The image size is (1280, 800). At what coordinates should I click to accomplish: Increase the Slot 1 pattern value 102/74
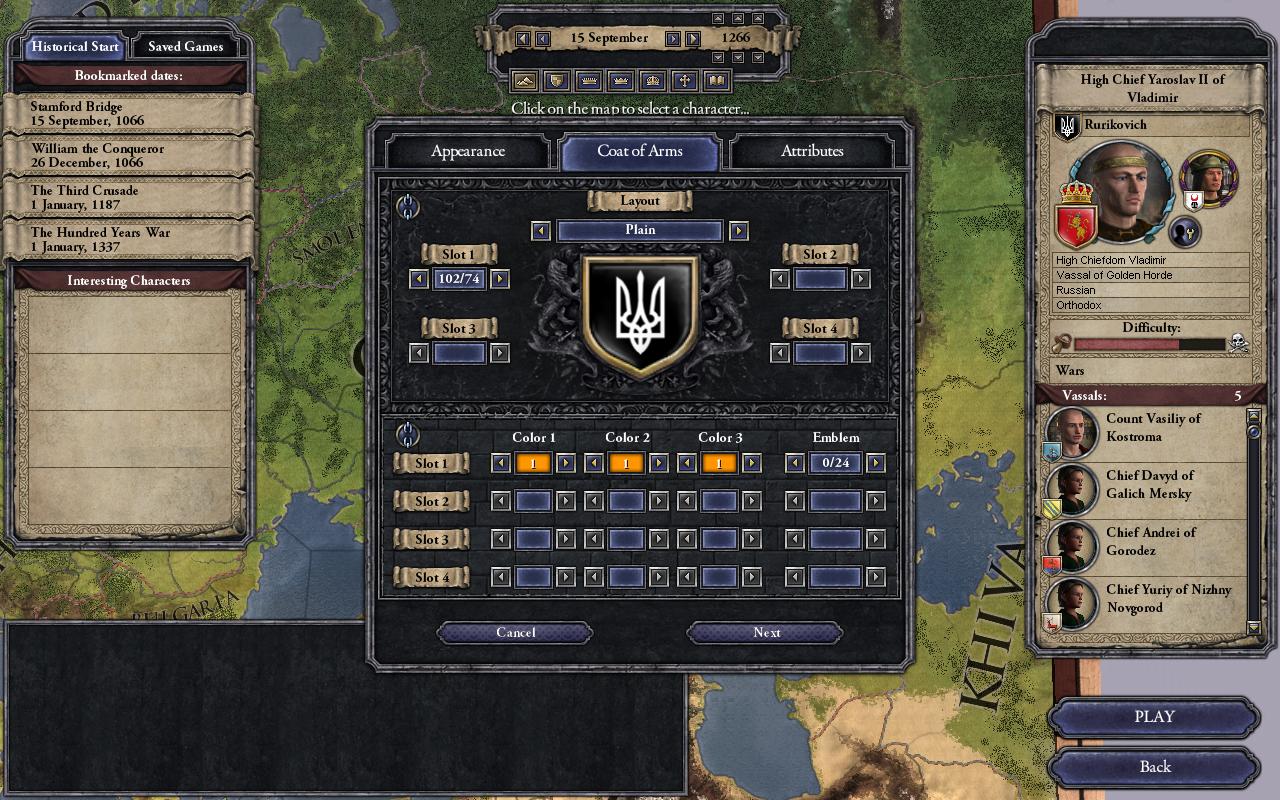500,279
